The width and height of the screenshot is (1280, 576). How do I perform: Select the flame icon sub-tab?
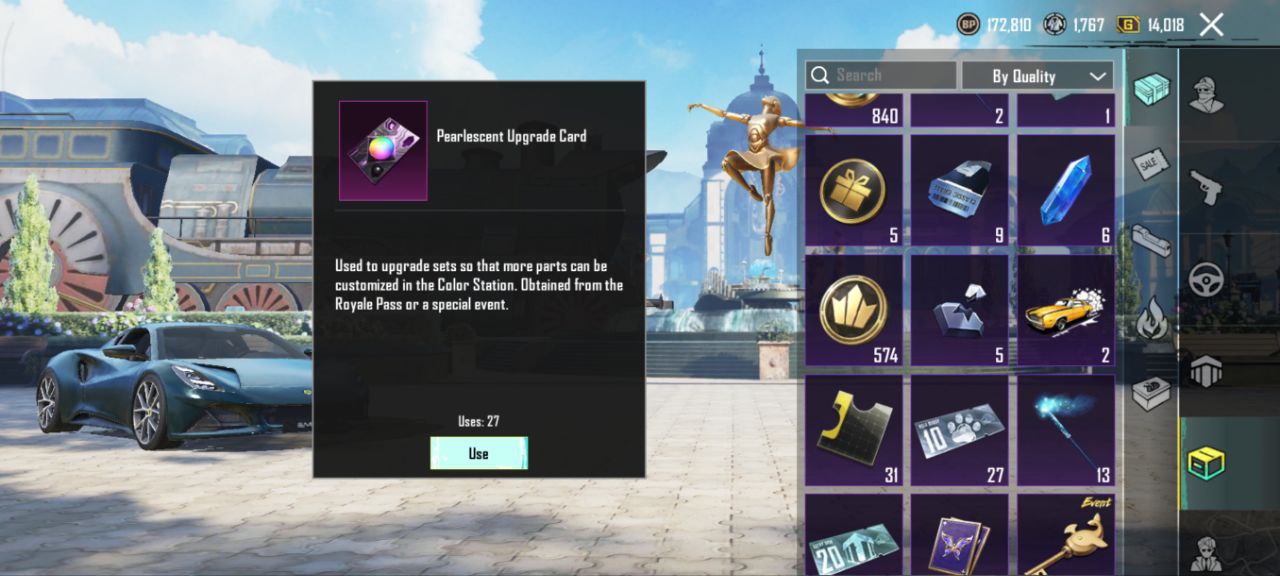click(1151, 320)
